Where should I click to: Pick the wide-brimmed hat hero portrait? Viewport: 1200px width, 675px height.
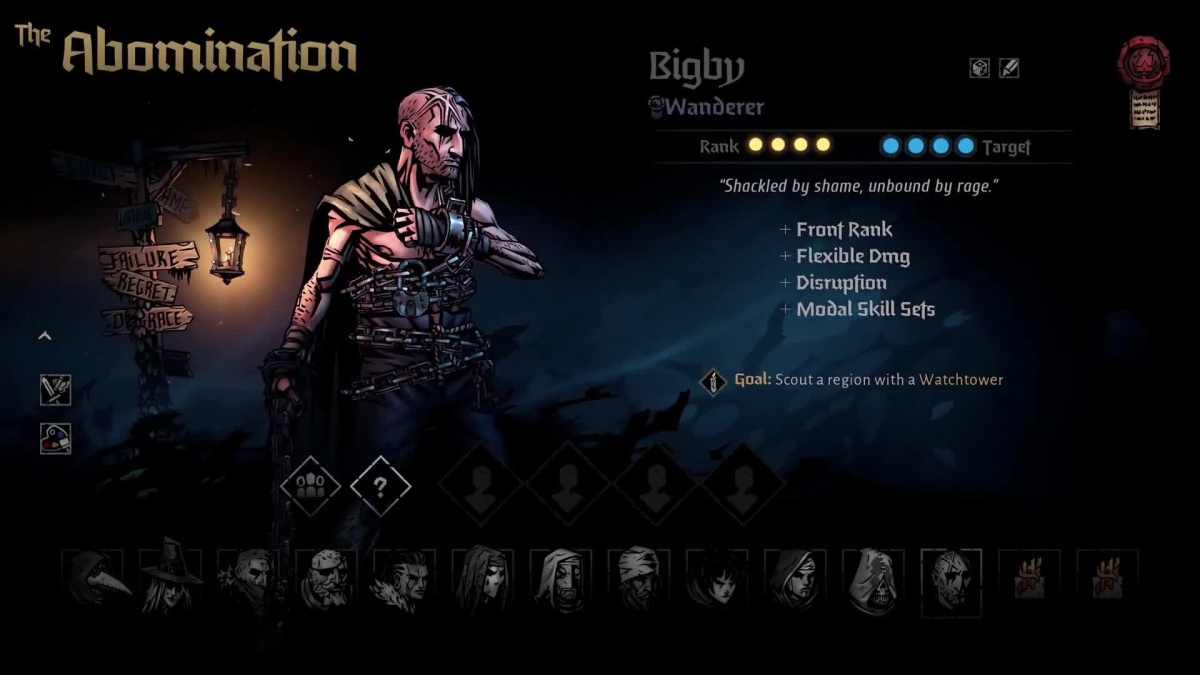click(x=171, y=580)
